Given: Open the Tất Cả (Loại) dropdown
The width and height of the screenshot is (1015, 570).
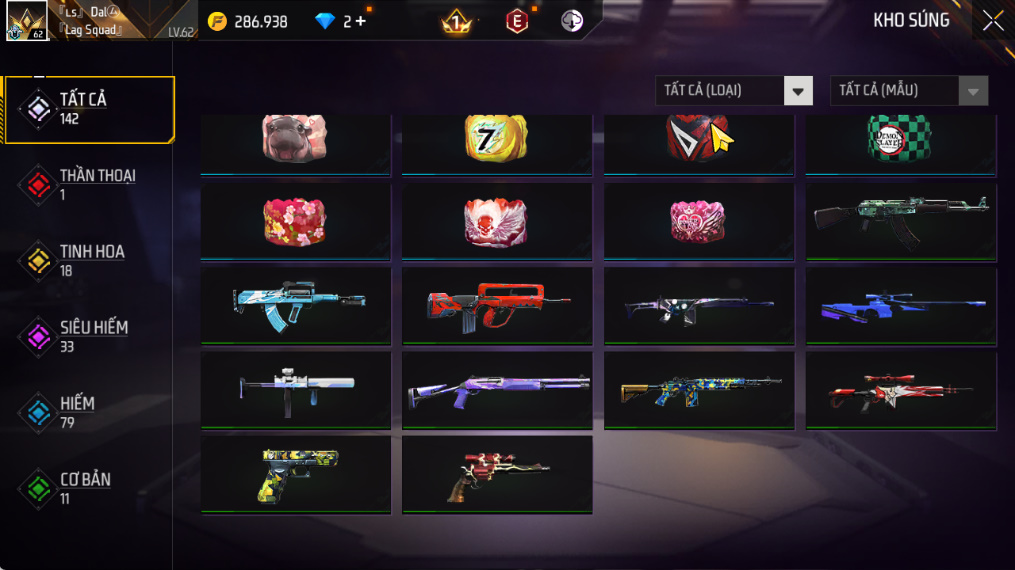Looking at the screenshot, I should [733, 91].
